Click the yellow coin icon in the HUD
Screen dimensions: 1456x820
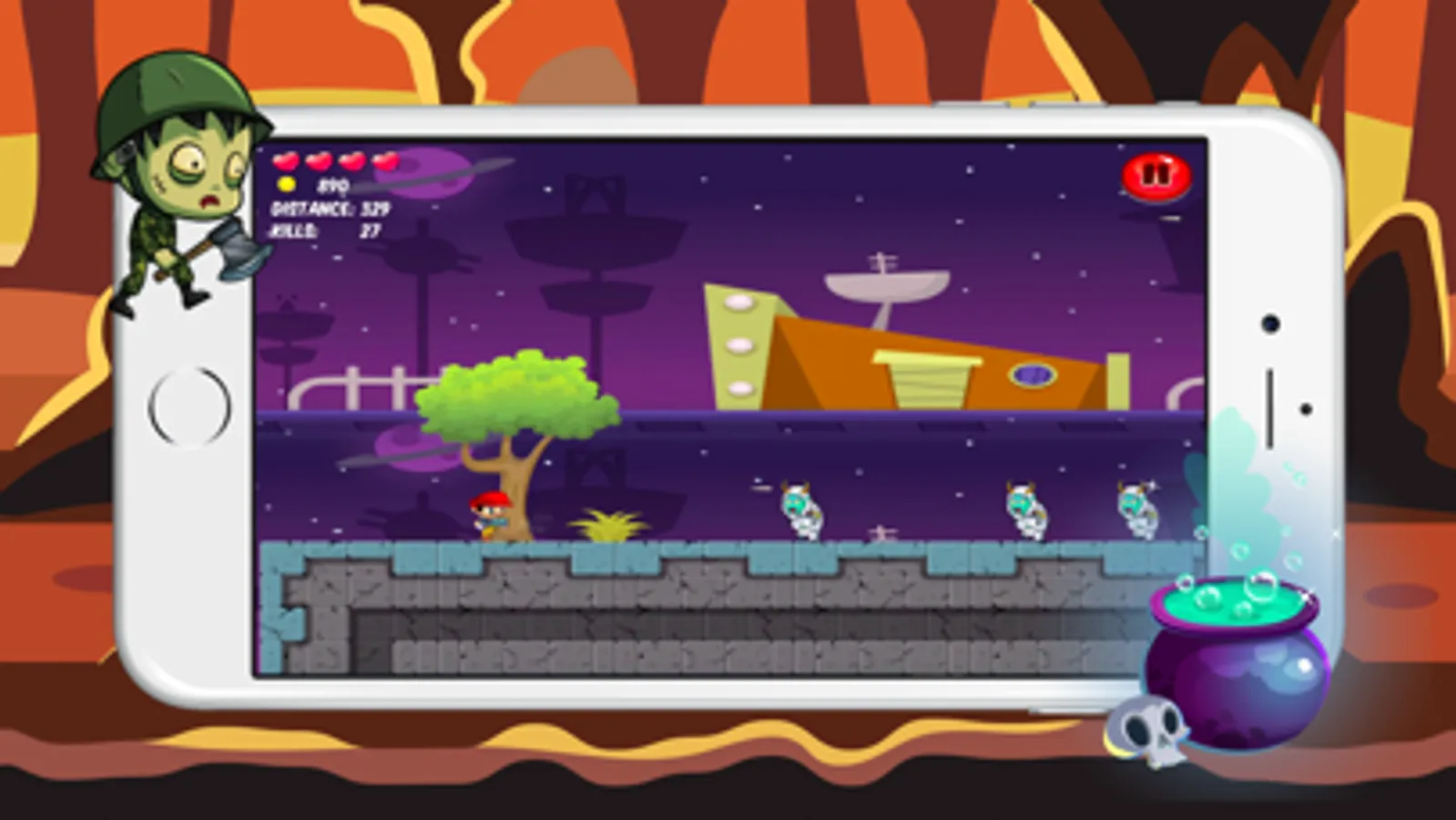[x=285, y=185]
